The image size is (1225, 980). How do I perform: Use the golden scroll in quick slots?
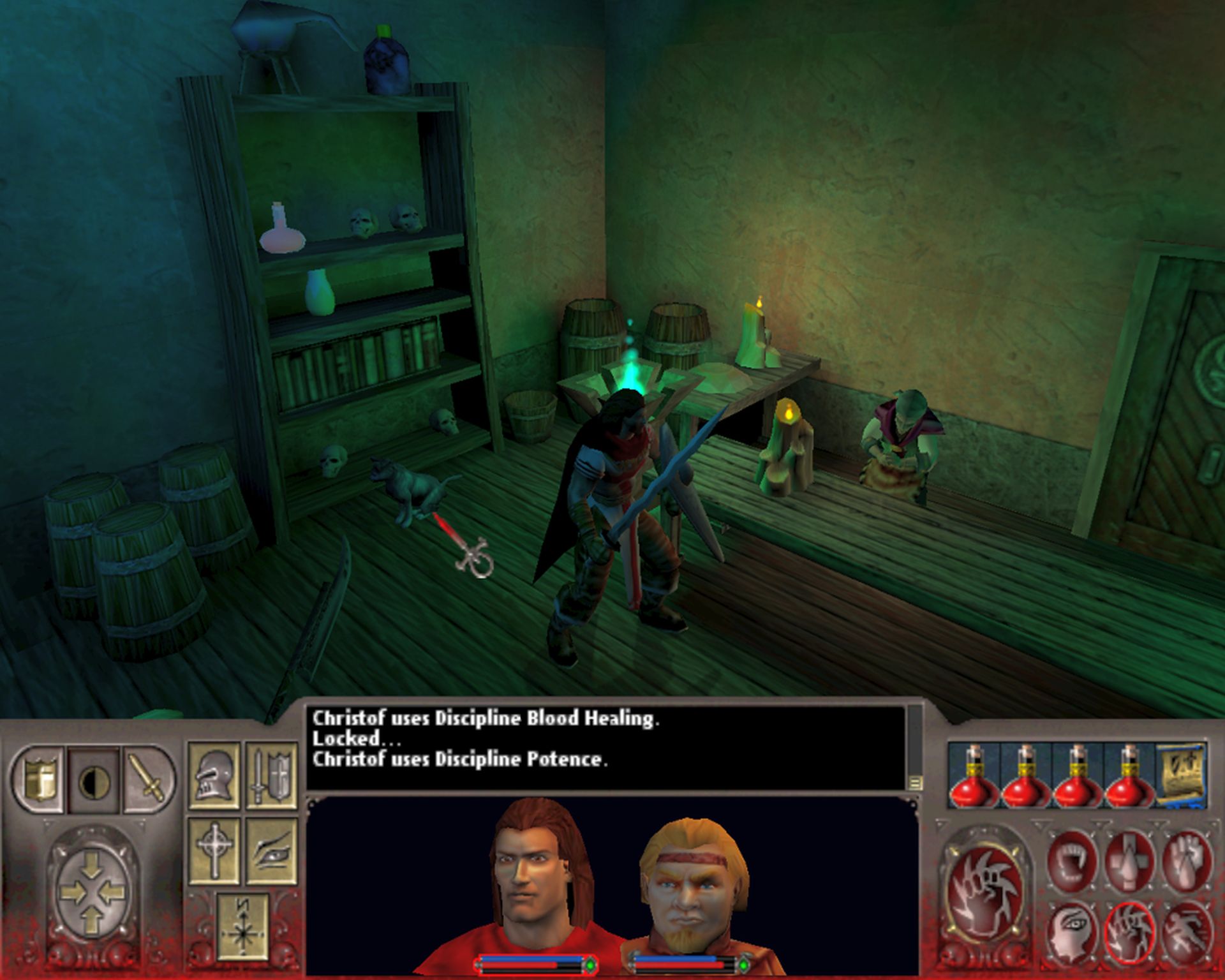[1182, 774]
